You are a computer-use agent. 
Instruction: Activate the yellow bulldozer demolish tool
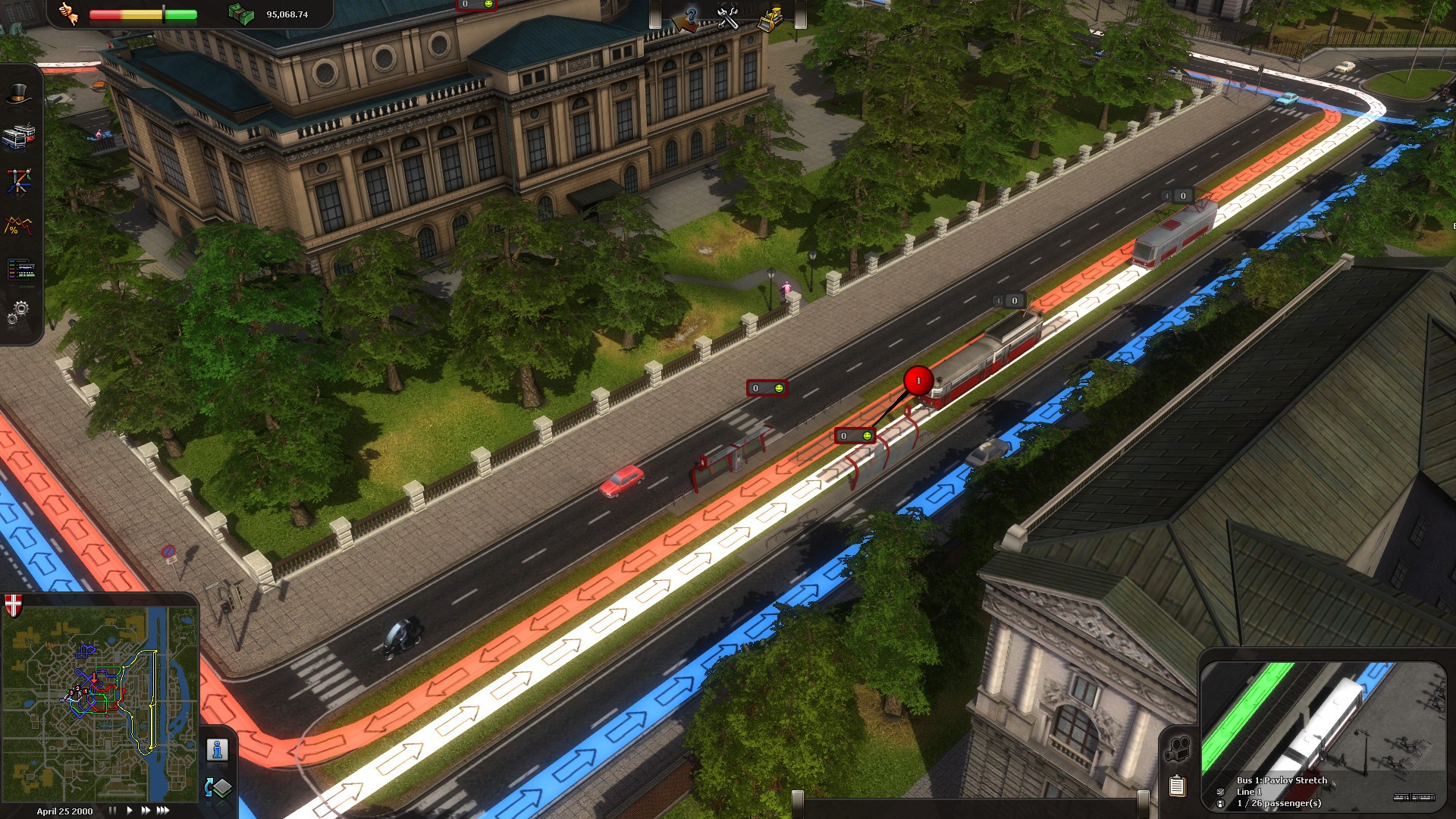pos(770,17)
